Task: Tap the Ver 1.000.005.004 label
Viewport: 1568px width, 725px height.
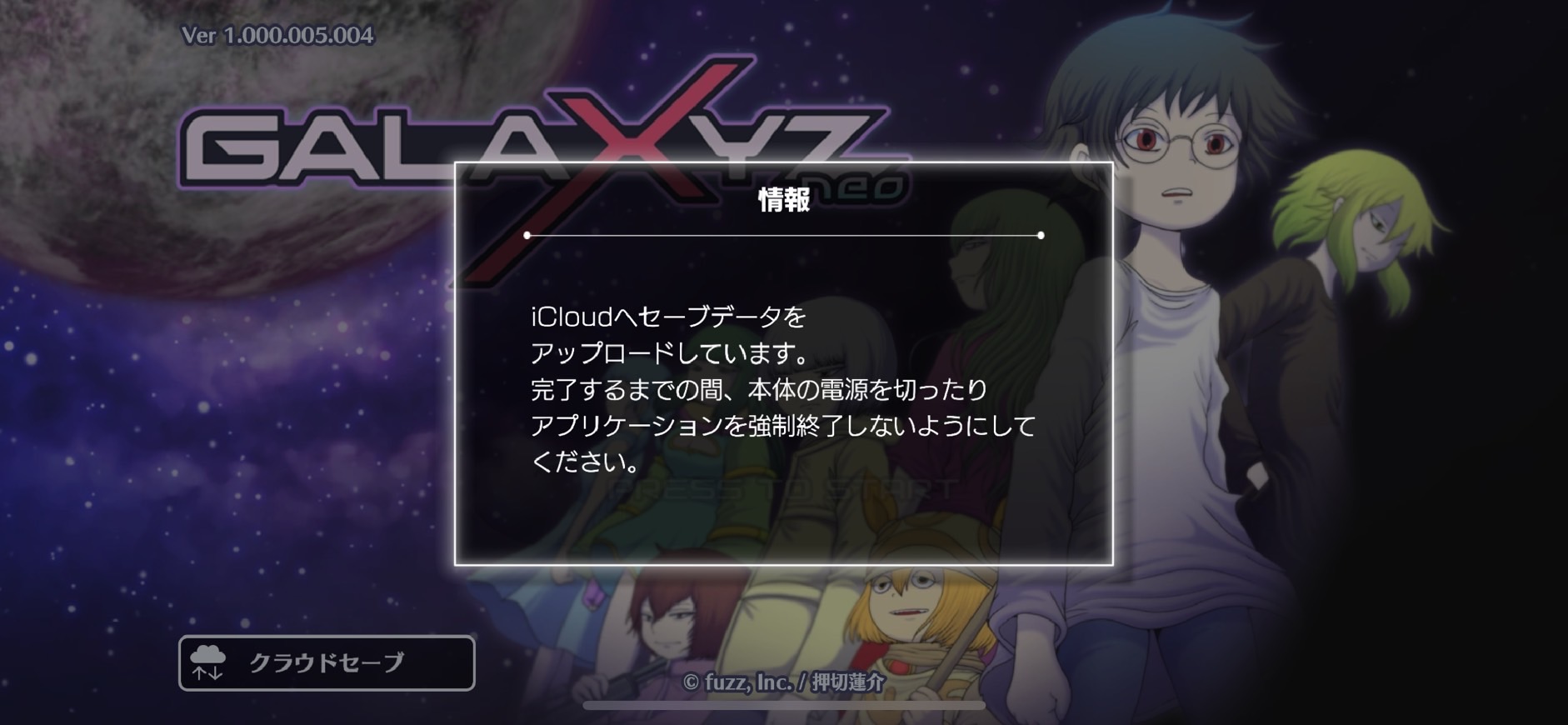Action: coord(275,37)
